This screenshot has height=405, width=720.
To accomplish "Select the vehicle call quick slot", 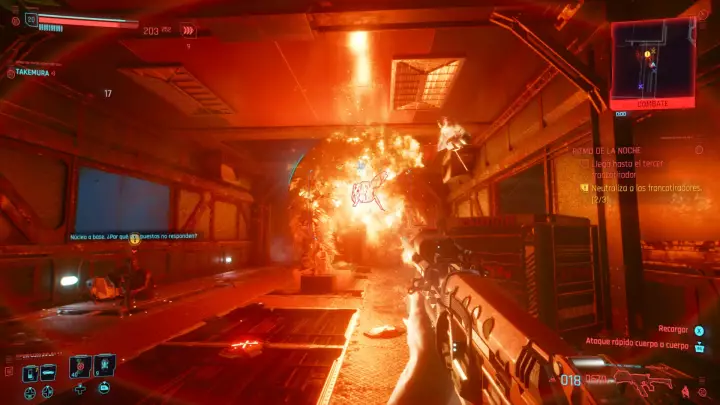I will (x=48, y=373).
